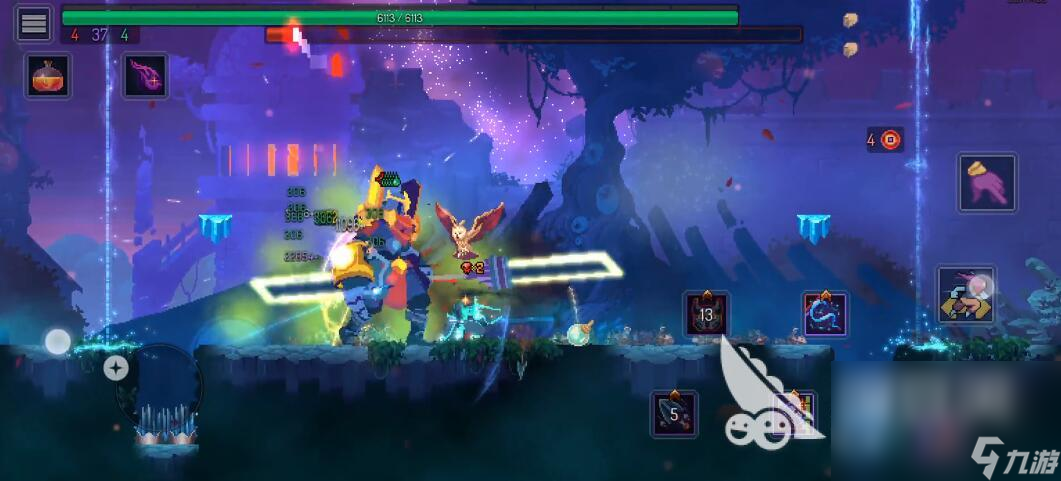Viewport: 1061px width, 481px height.
Task: Use the weapon slot showing 5
Action: tap(674, 413)
